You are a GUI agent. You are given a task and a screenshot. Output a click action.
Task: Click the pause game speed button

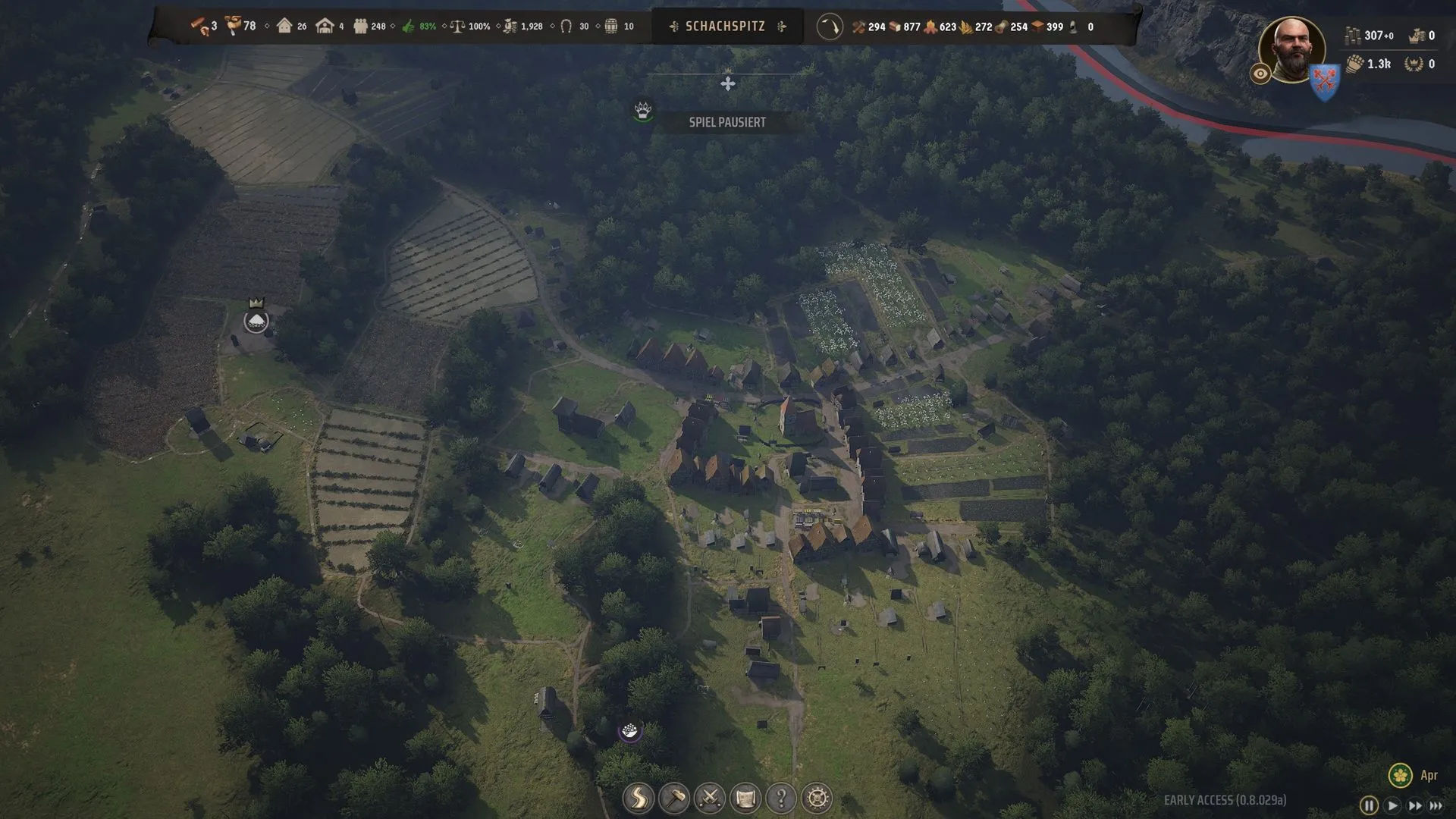coord(1369,805)
